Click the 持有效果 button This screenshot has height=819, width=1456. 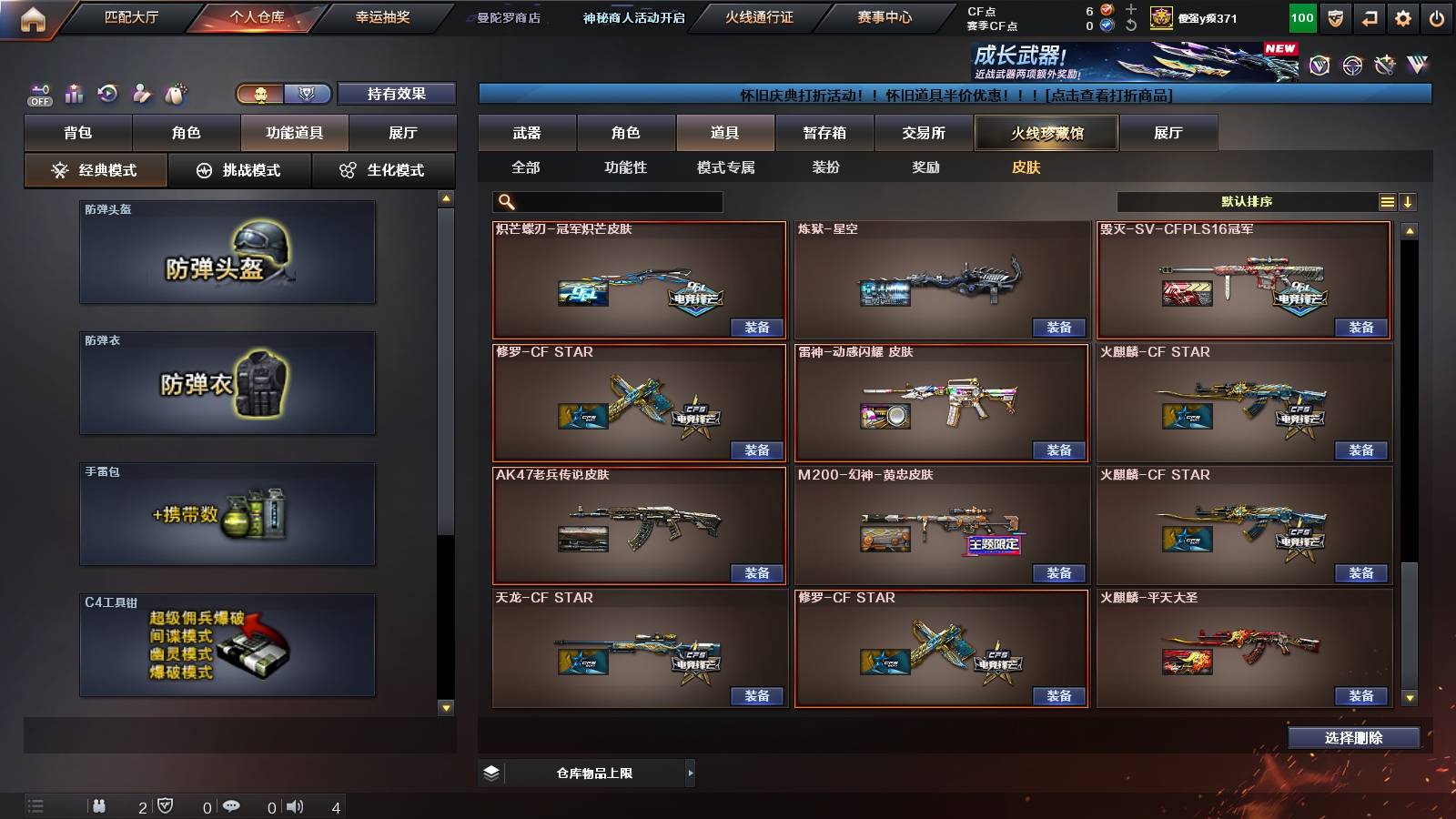[x=397, y=94]
